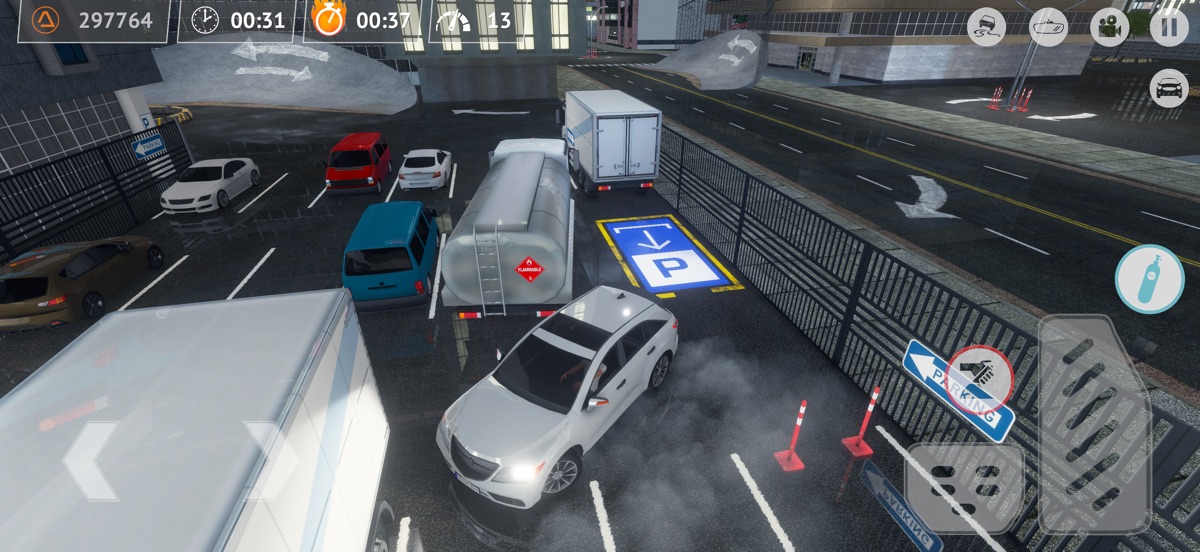Switch the camera view with the camcorder icon

pos(1109,27)
